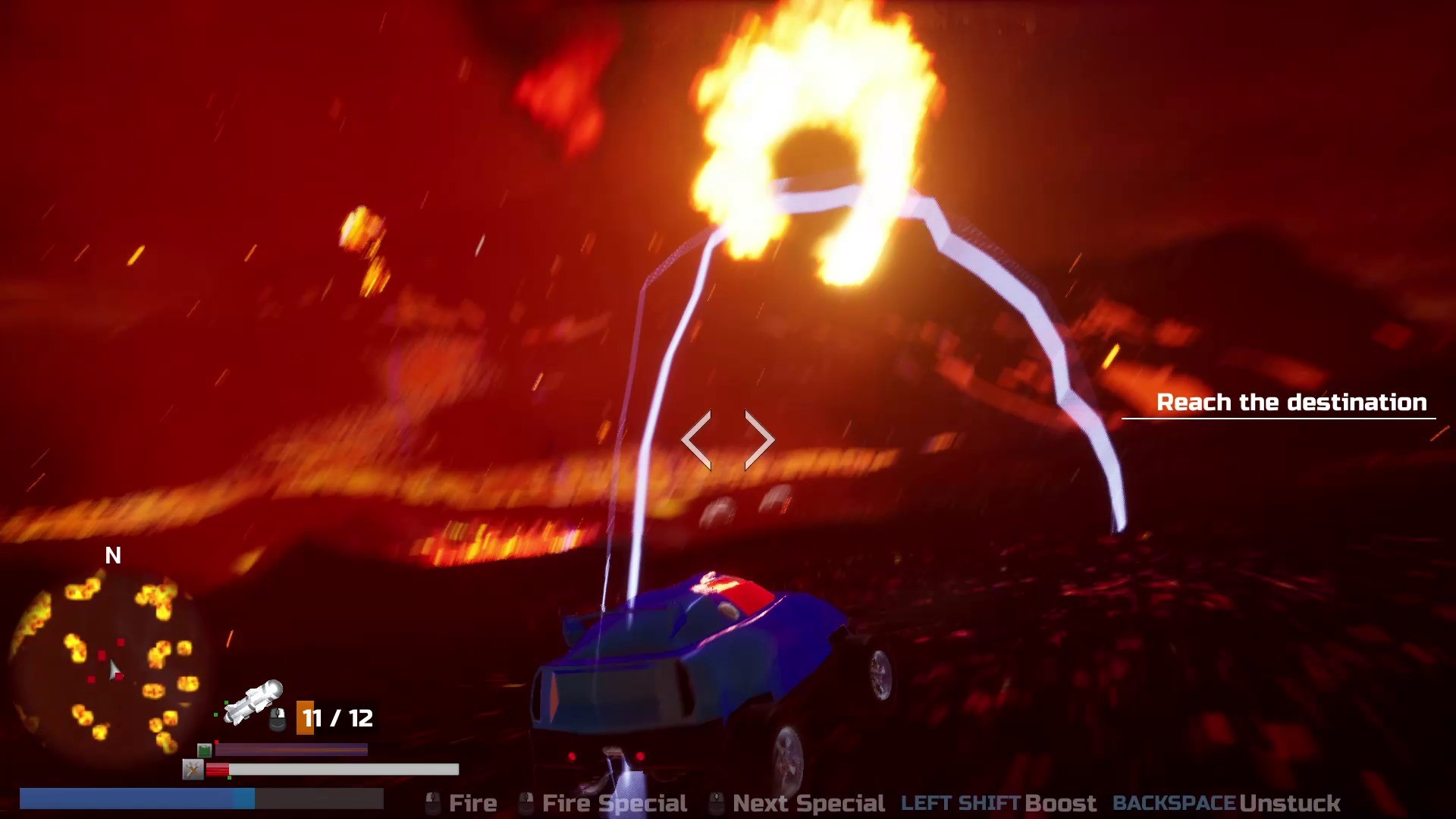Screen dimensions: 1456x819
Task: Click the Fire Special label at screen bottom
Action: pyautogui.click(x=614, y=802)
